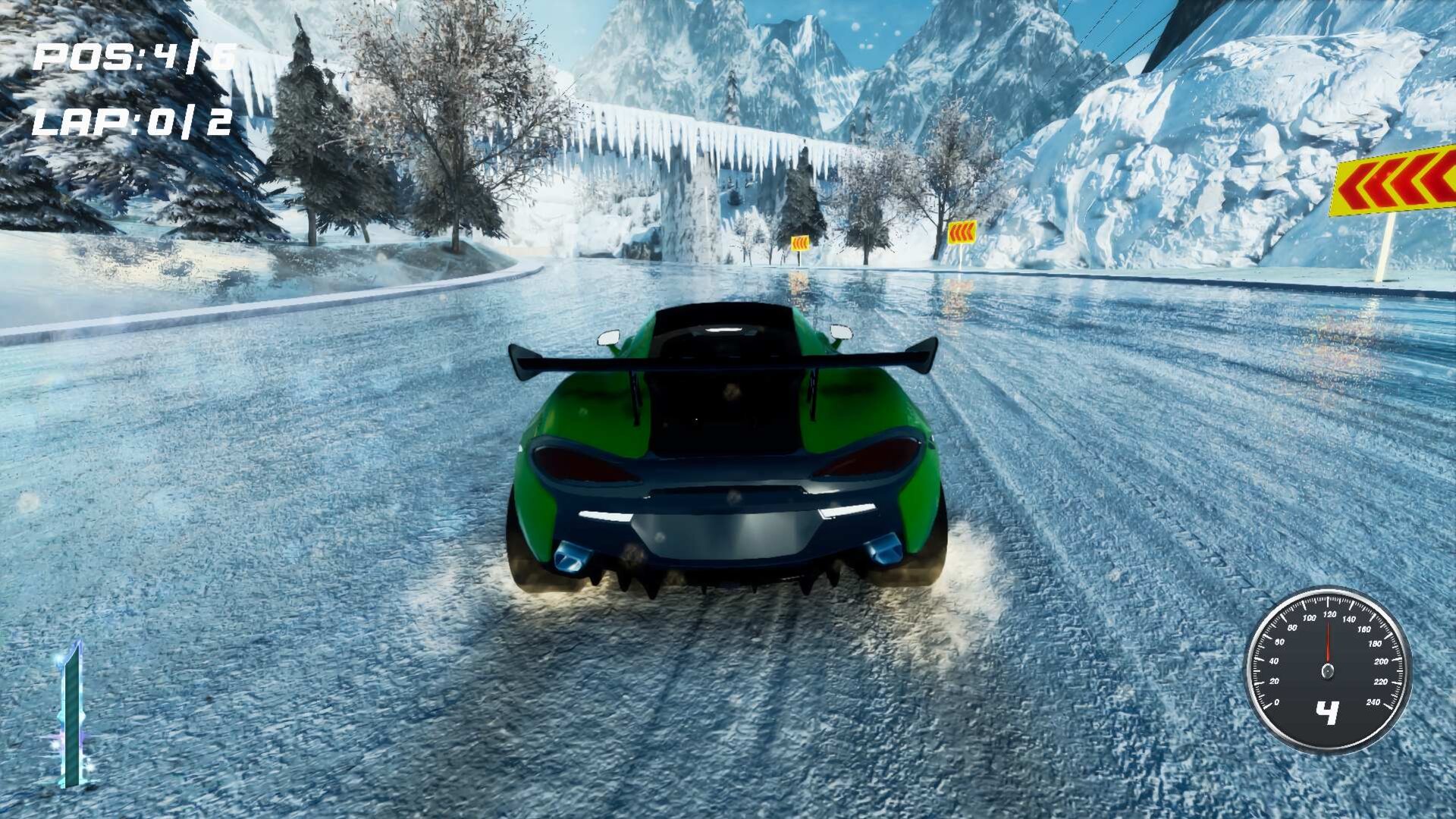Click the speedometer center hub
Image resolution: width=1456 pixels, height=819 pixels.
coord(1327,672)
